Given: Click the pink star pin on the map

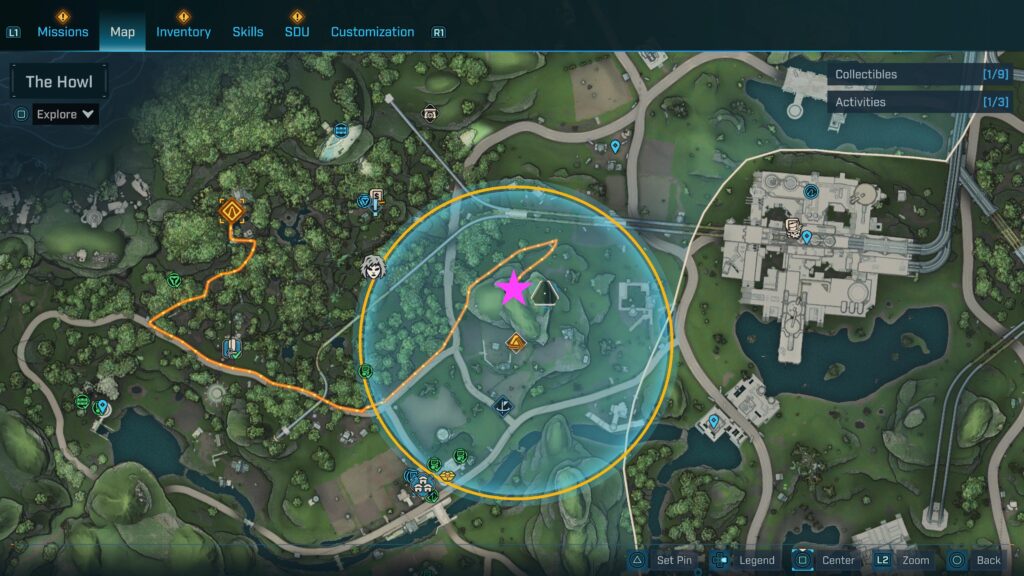Looking at the screenshot, I should tap(514, 288).
